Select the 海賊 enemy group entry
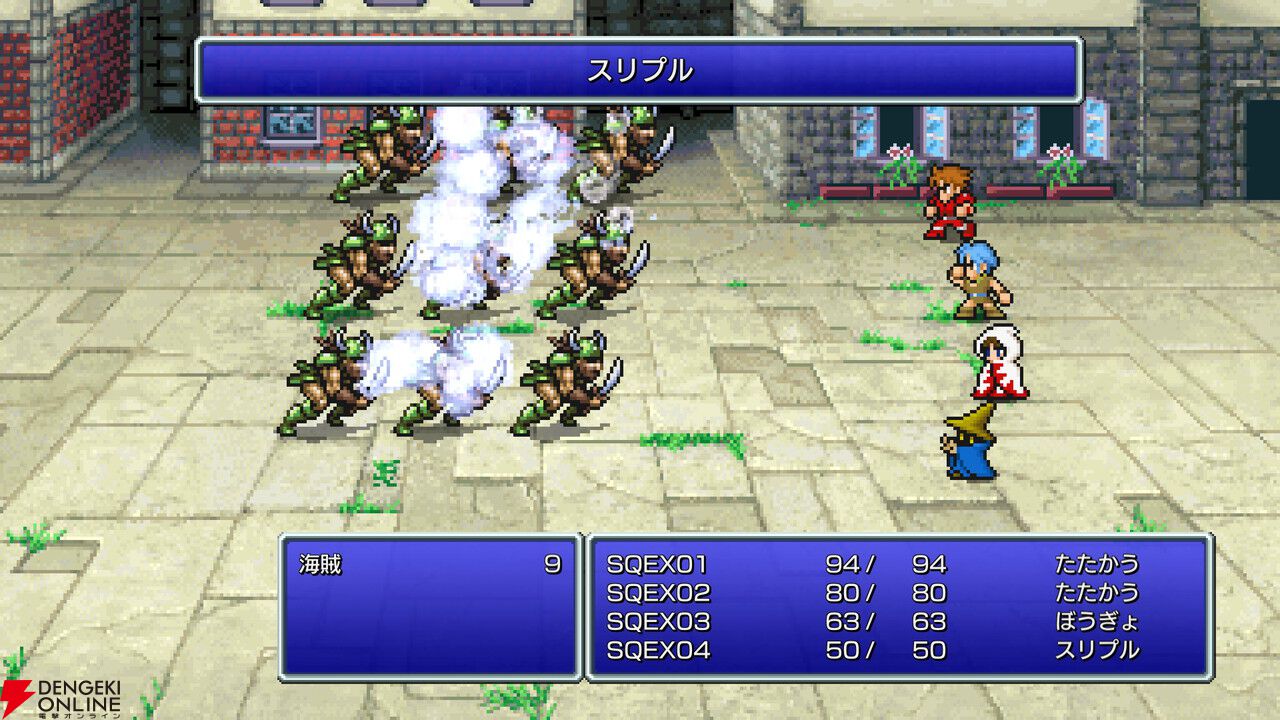1280x720 pixels. click(x=321, y=565)
